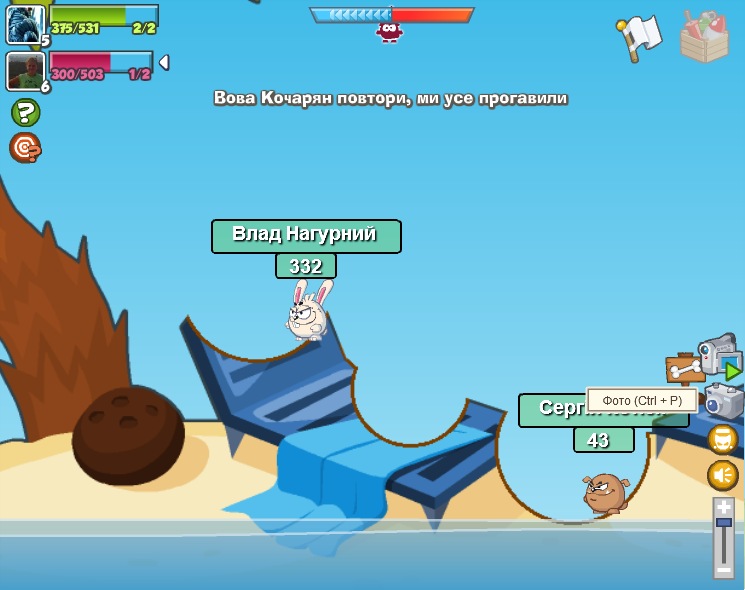
Task: Click the orange target hint icon
Action: pos(25,148)
